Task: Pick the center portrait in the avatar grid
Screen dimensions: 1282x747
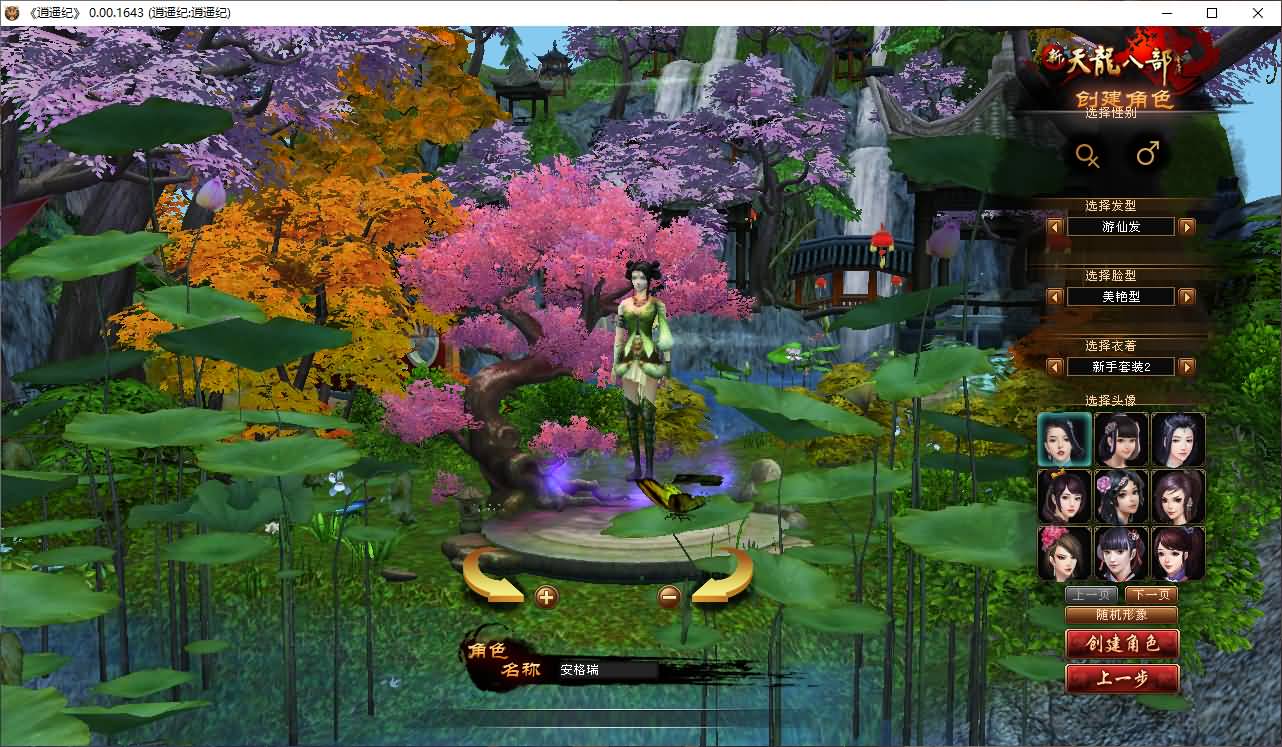Action: click(1121, 497)
